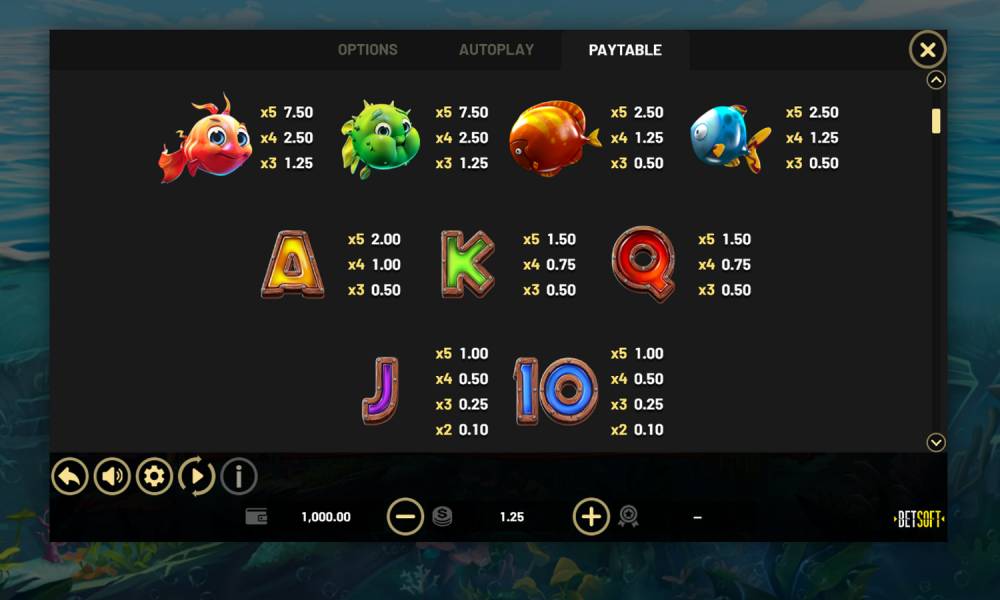Image resolution: width=1000 pixels, height=600 pixels.
Task: Open the Autoplay tab
Action: [496, 50]
